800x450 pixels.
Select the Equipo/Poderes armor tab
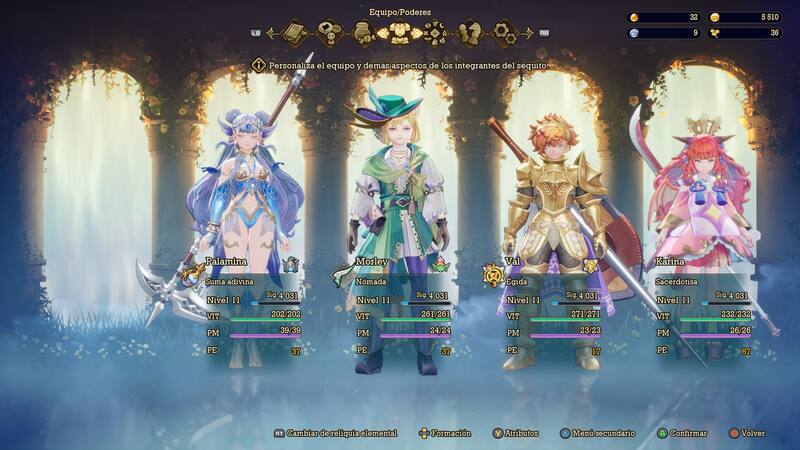pyautogui.click(x=399, y=34)
